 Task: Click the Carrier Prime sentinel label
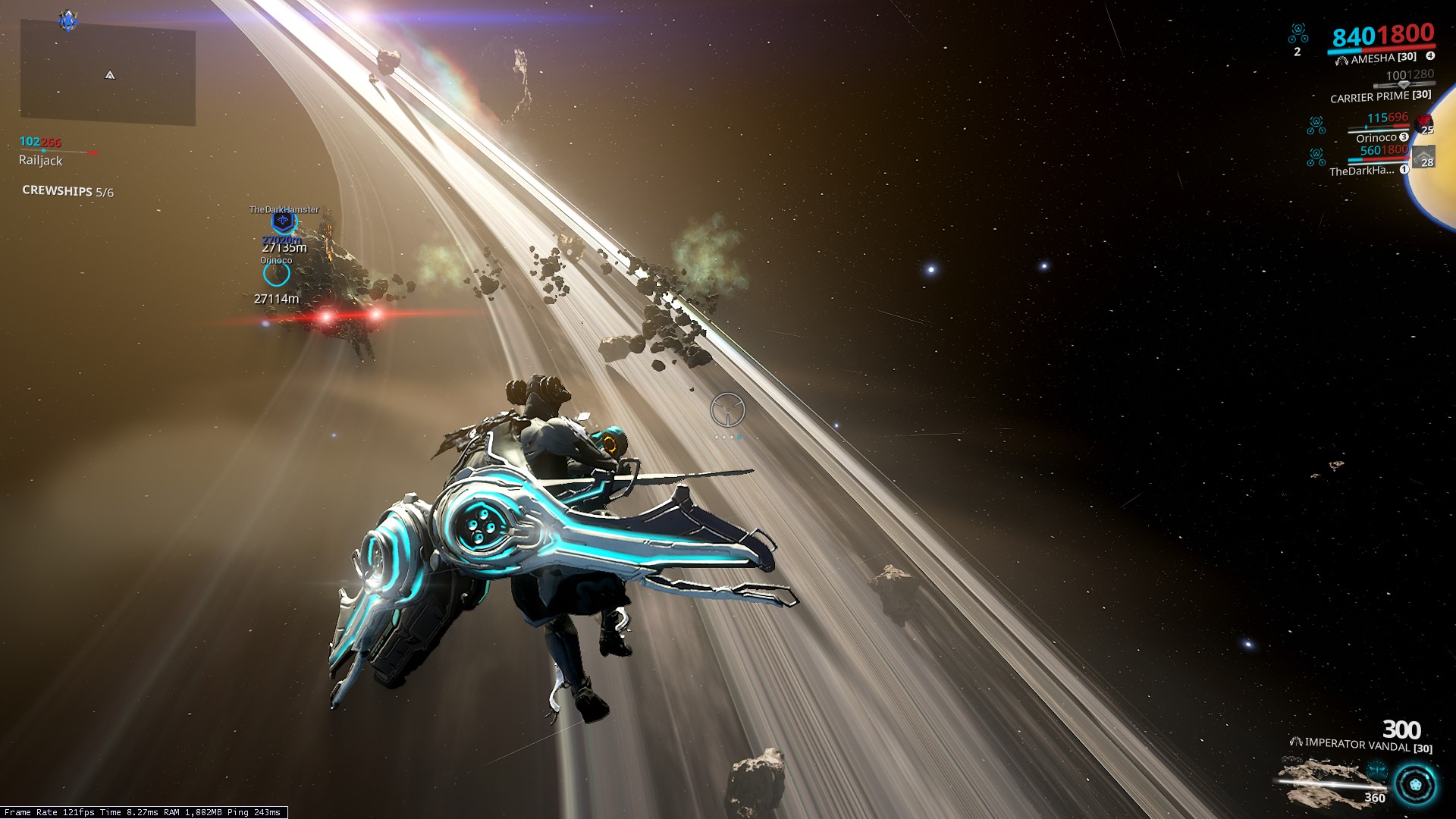(1380, 96)
